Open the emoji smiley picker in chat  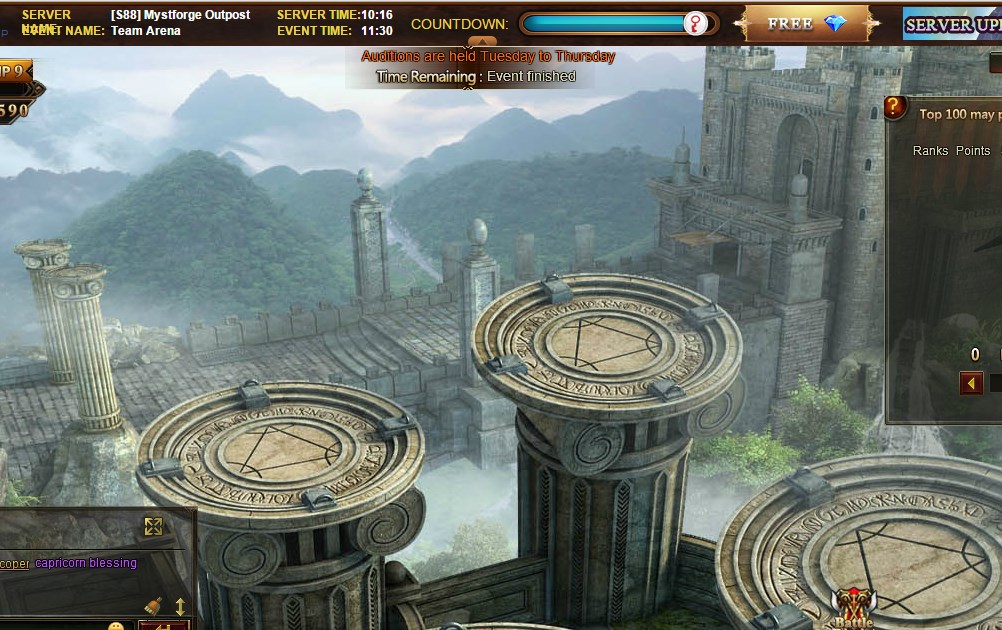[116, 626]
